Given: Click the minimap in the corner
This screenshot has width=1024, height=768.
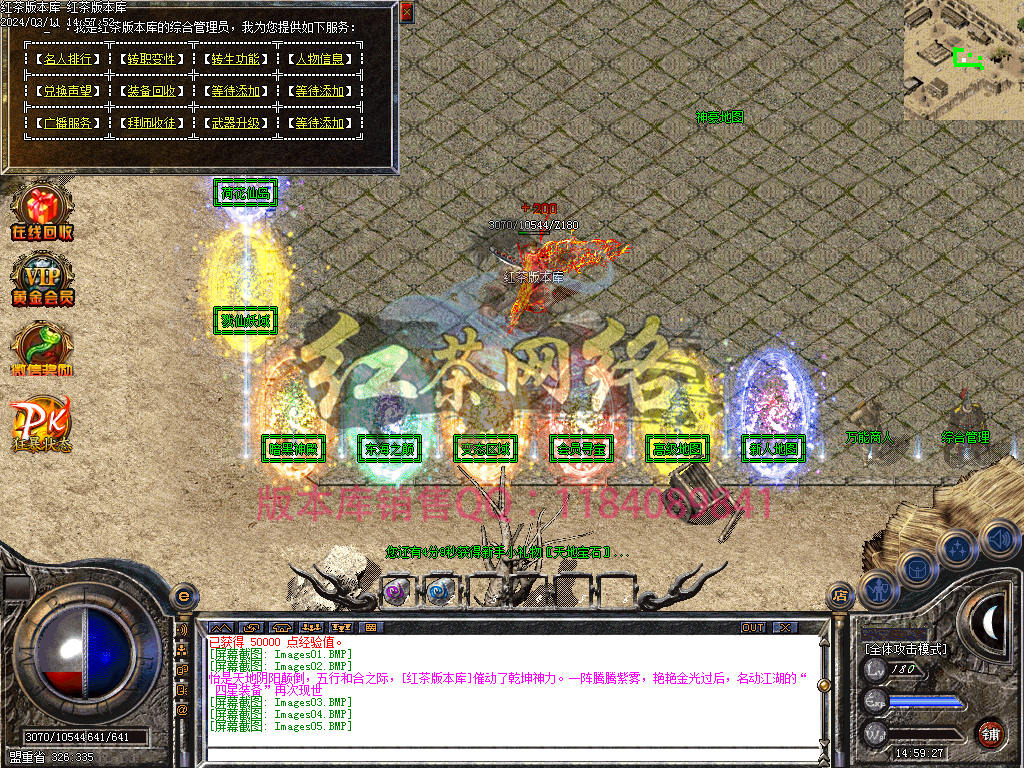Looking at the screenshot, I should click(964, 60).
